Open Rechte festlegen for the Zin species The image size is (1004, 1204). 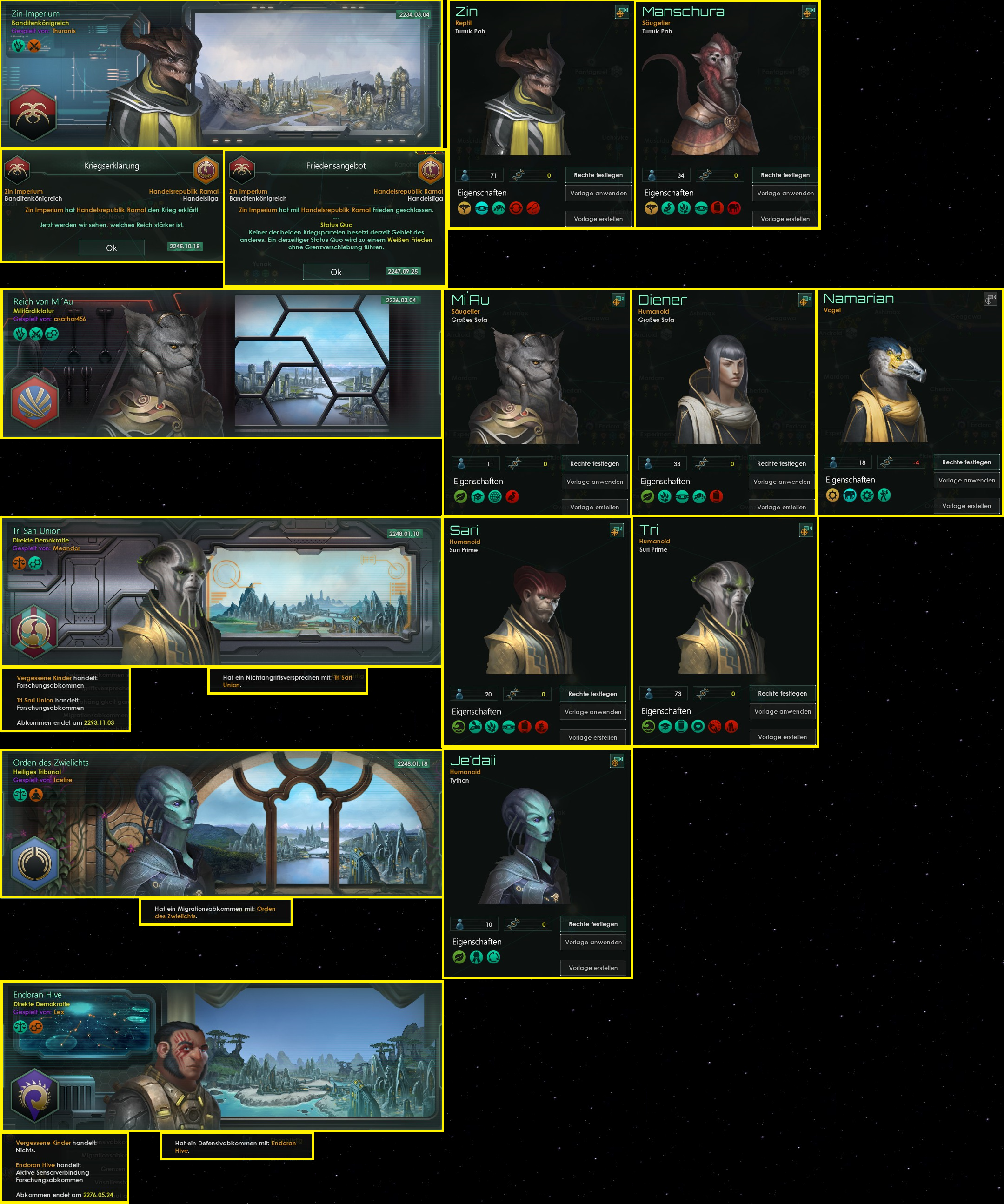pos(598,175)
